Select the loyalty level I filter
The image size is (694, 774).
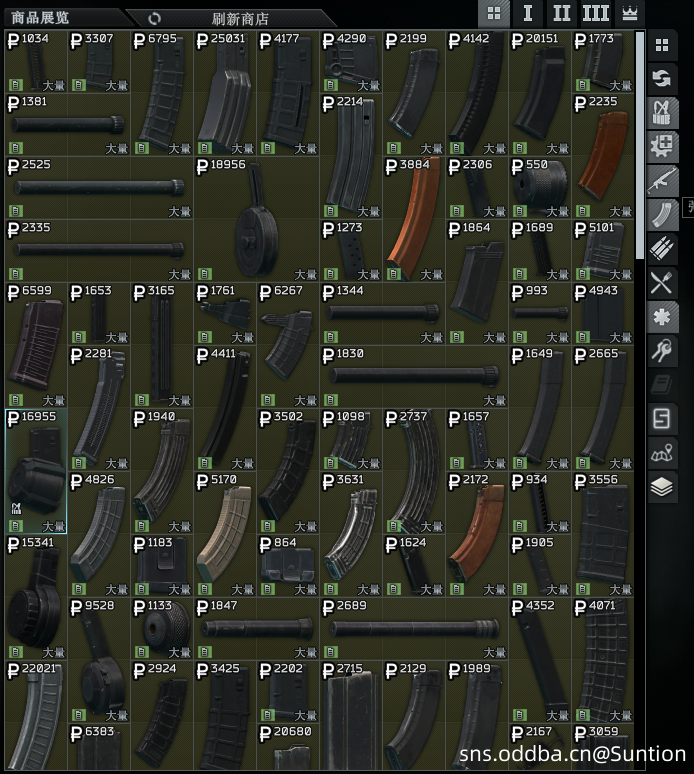tap(527, 13)
